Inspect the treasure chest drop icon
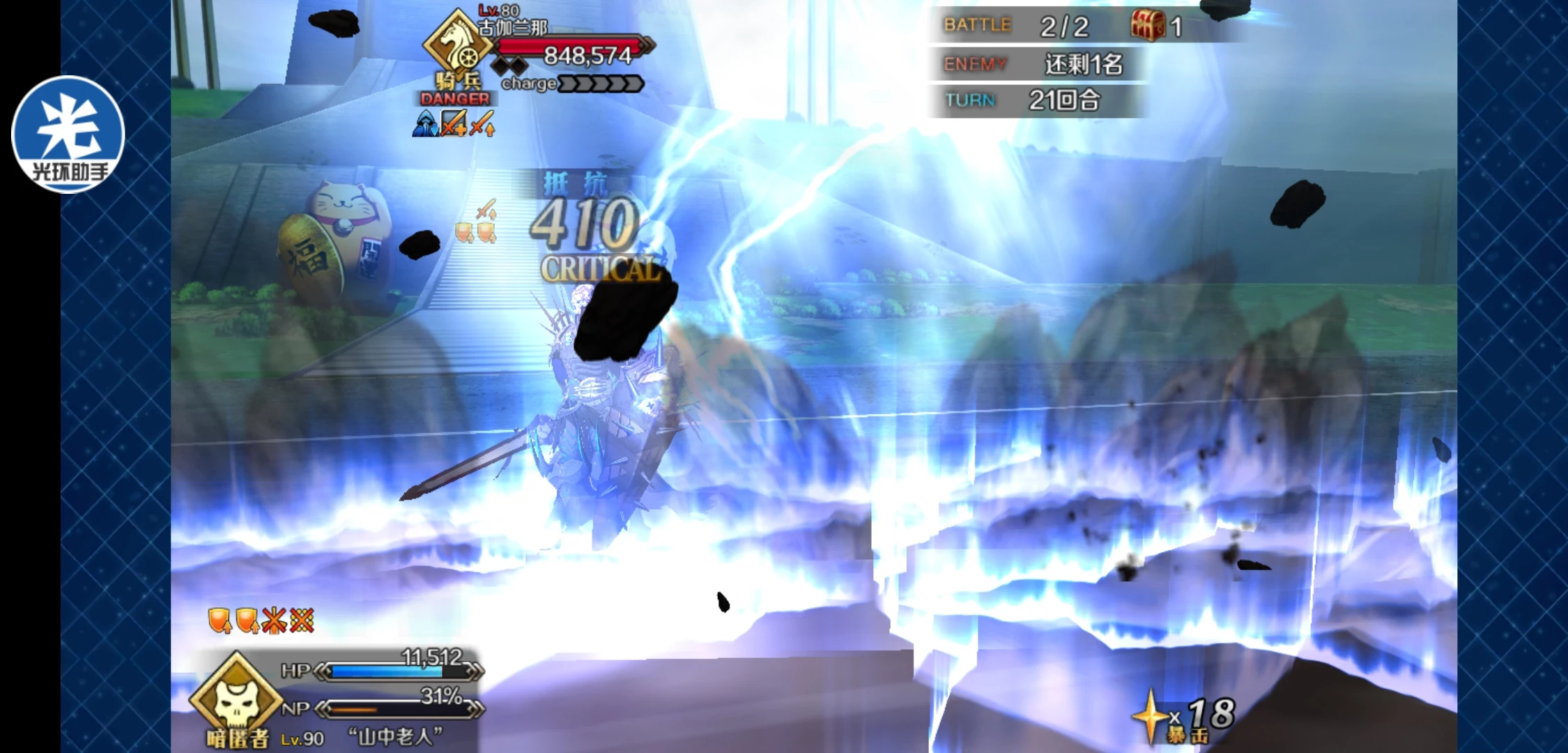 coord(1147,26)
